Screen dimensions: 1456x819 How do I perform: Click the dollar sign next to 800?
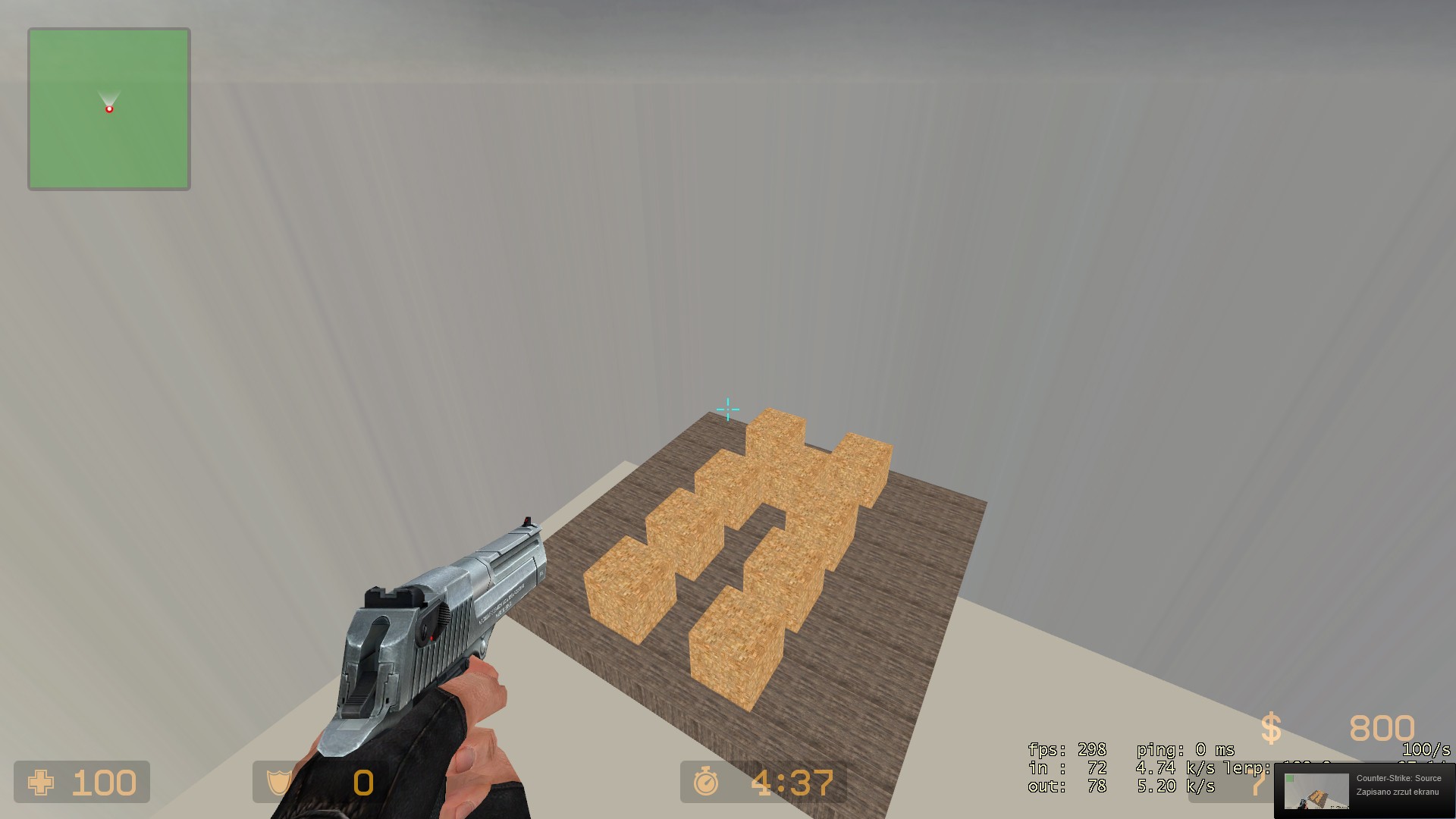tap(1270, 726)
